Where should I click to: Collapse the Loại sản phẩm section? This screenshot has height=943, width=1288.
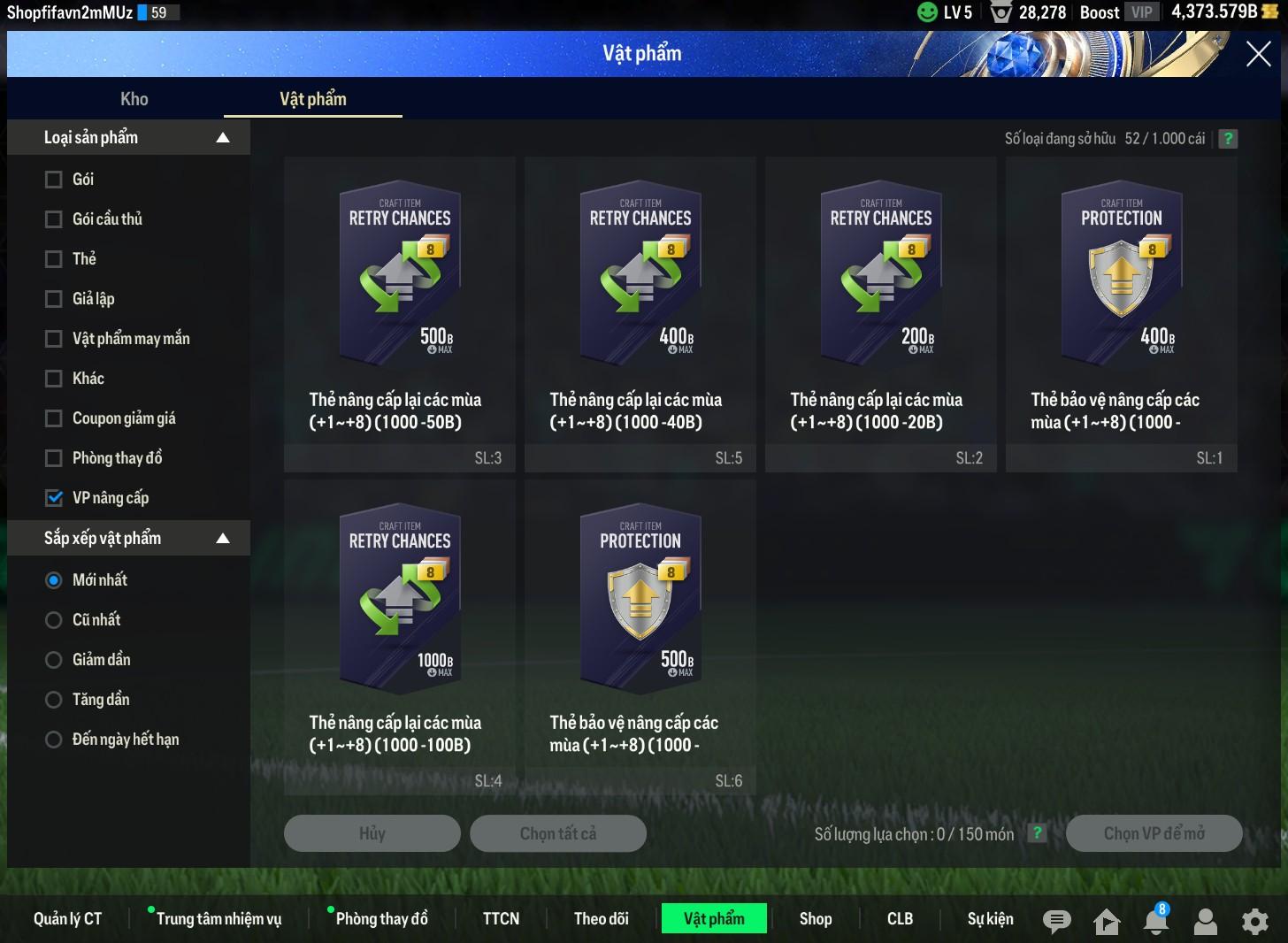tap(223, 138)
